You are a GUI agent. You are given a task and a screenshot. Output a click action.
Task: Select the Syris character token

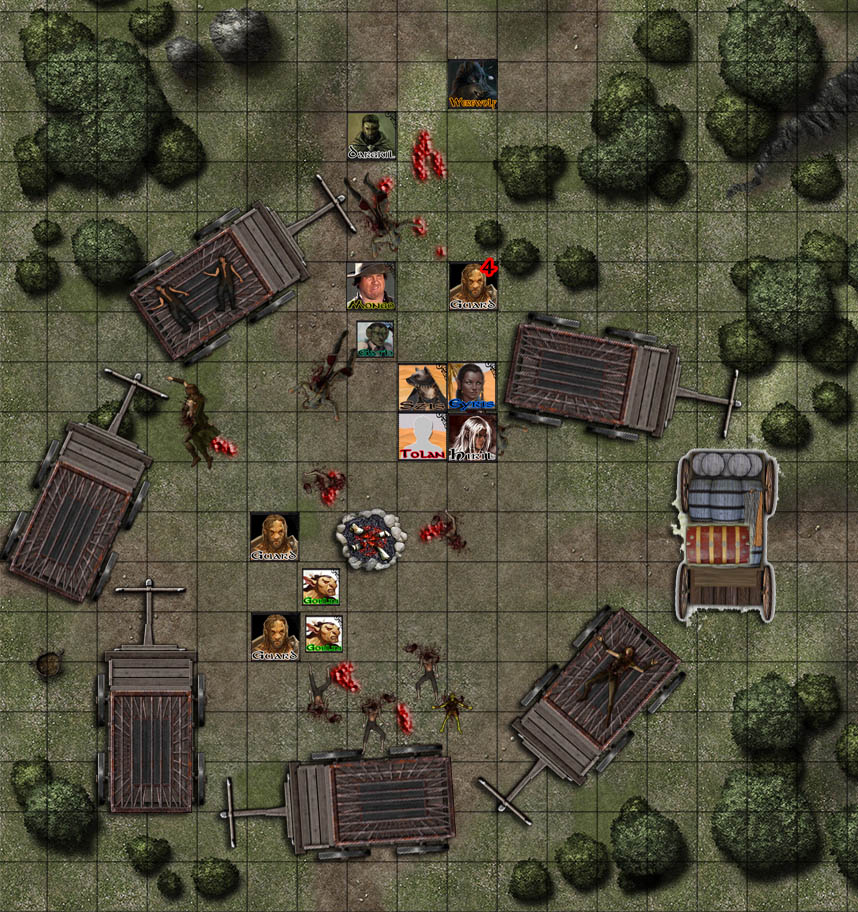pyautogui.click(x=472, y=387)
